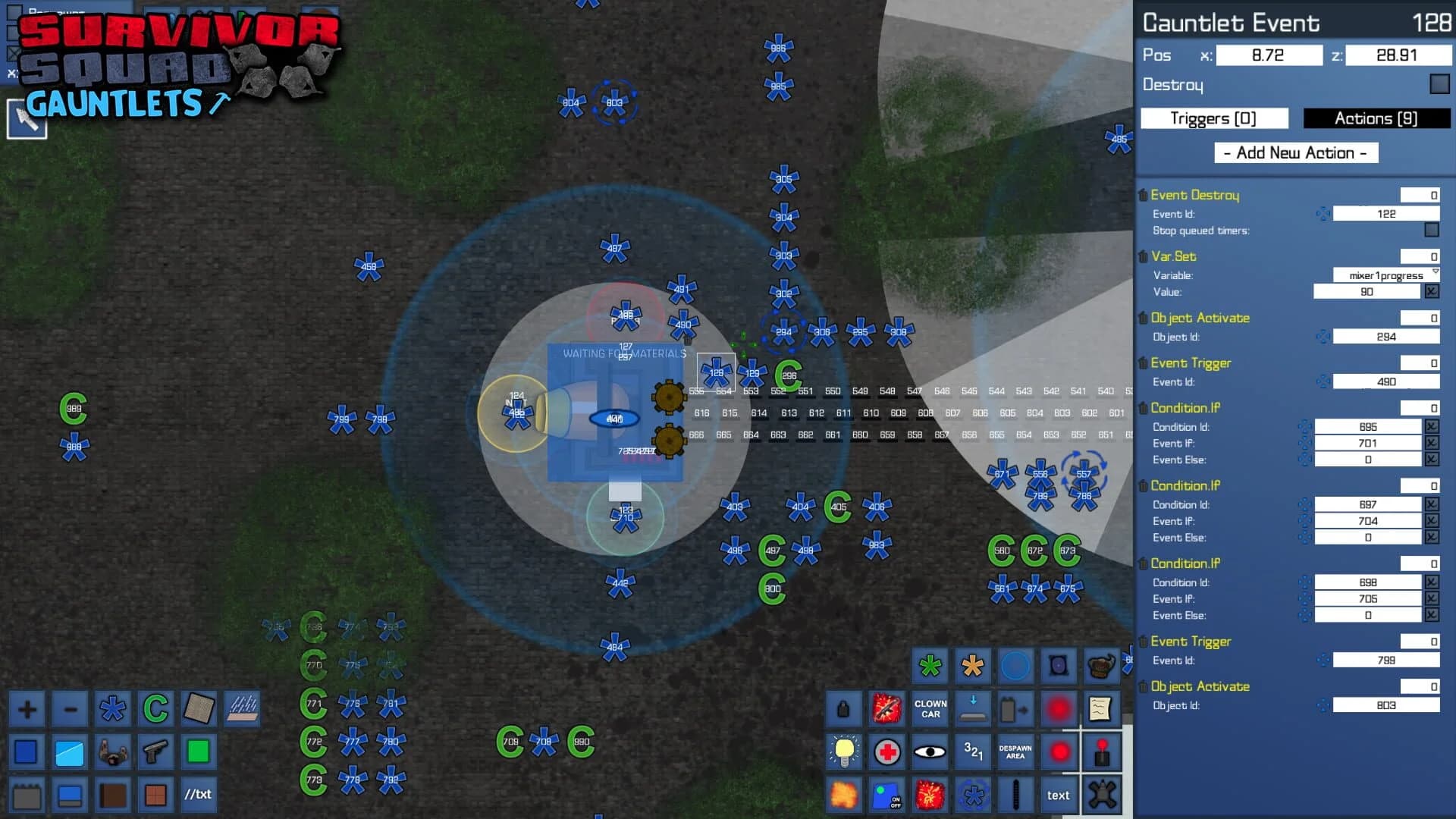
Task: Check the box next to the Value field
Action: pyautogui.click(x=1432, y=291)
